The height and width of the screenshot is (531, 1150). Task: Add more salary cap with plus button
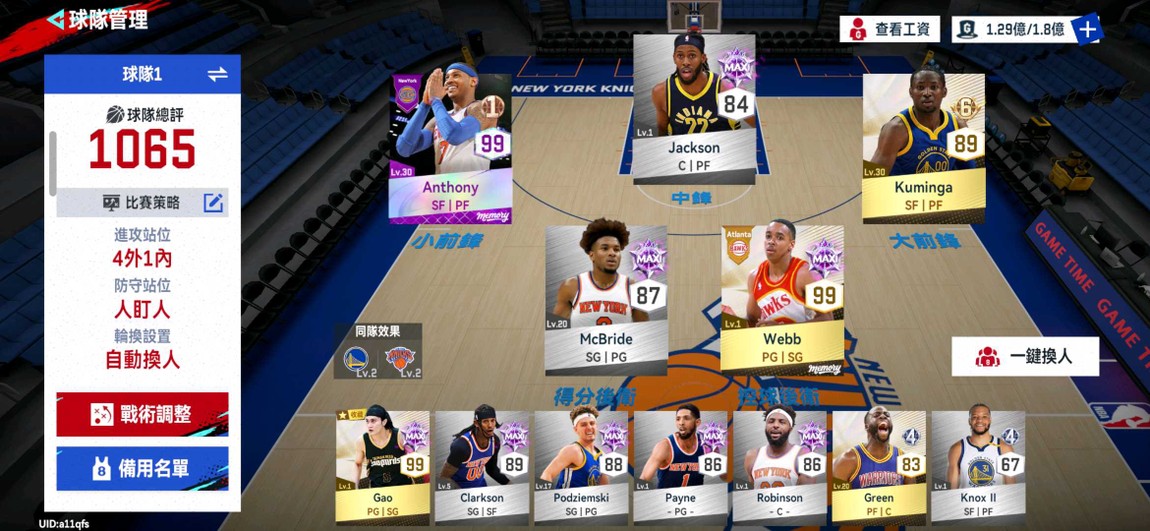pyautogui.click(x=1088, y=29)
